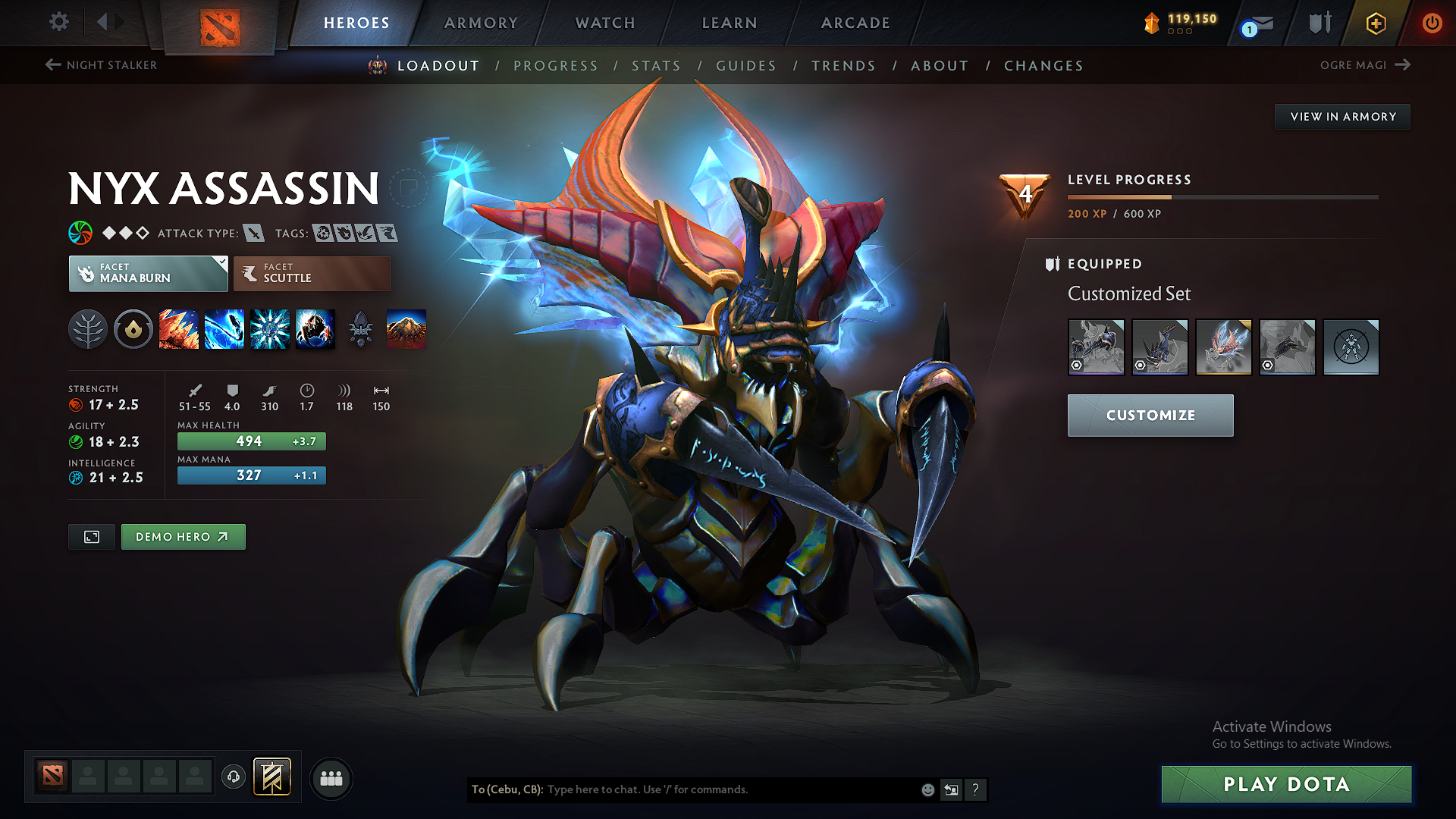Select the Impale ability icon
Screen dimensions: 1456x819
(x=179, y=329)
